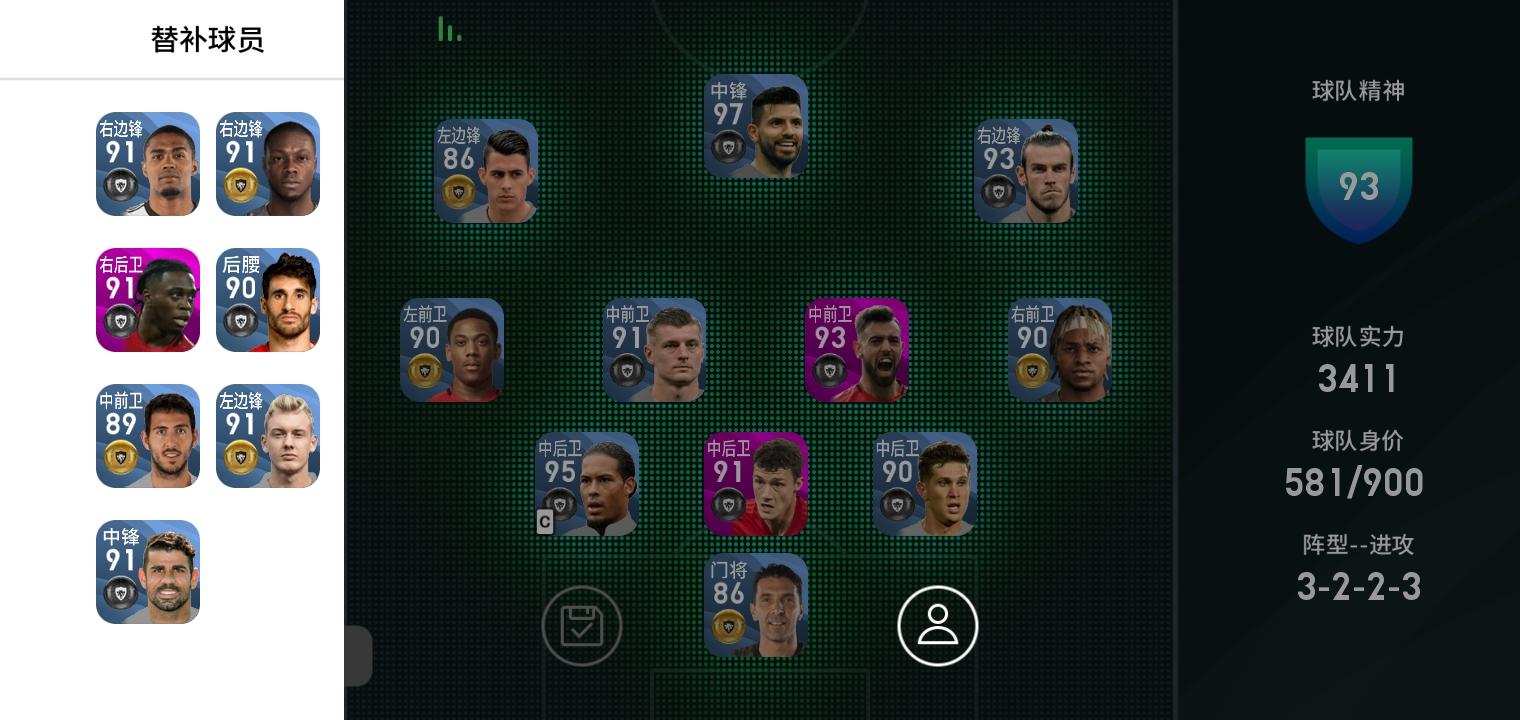Tap the save squad icon
The width and height of the screenshot is (1520, 720).
point(583,625)
